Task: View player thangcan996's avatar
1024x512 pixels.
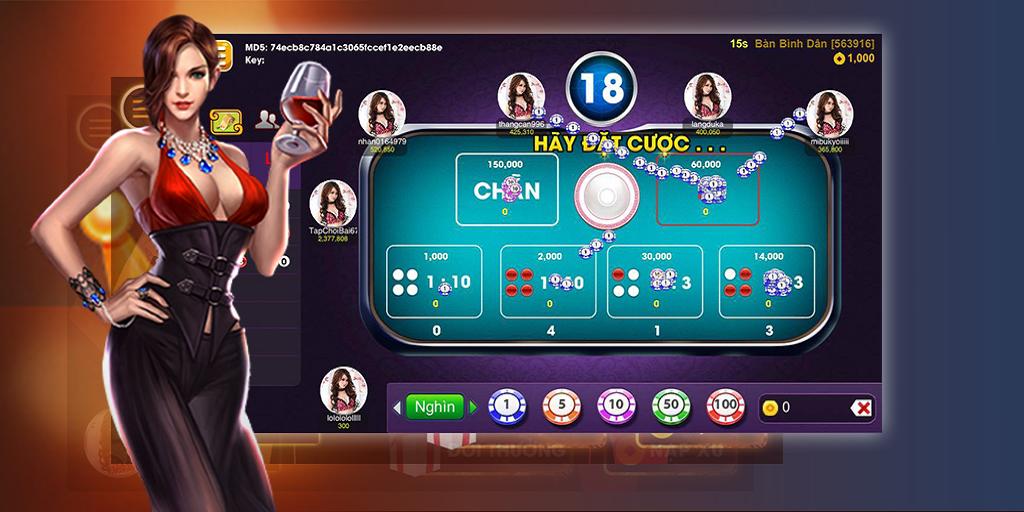Action: [521, 96]
